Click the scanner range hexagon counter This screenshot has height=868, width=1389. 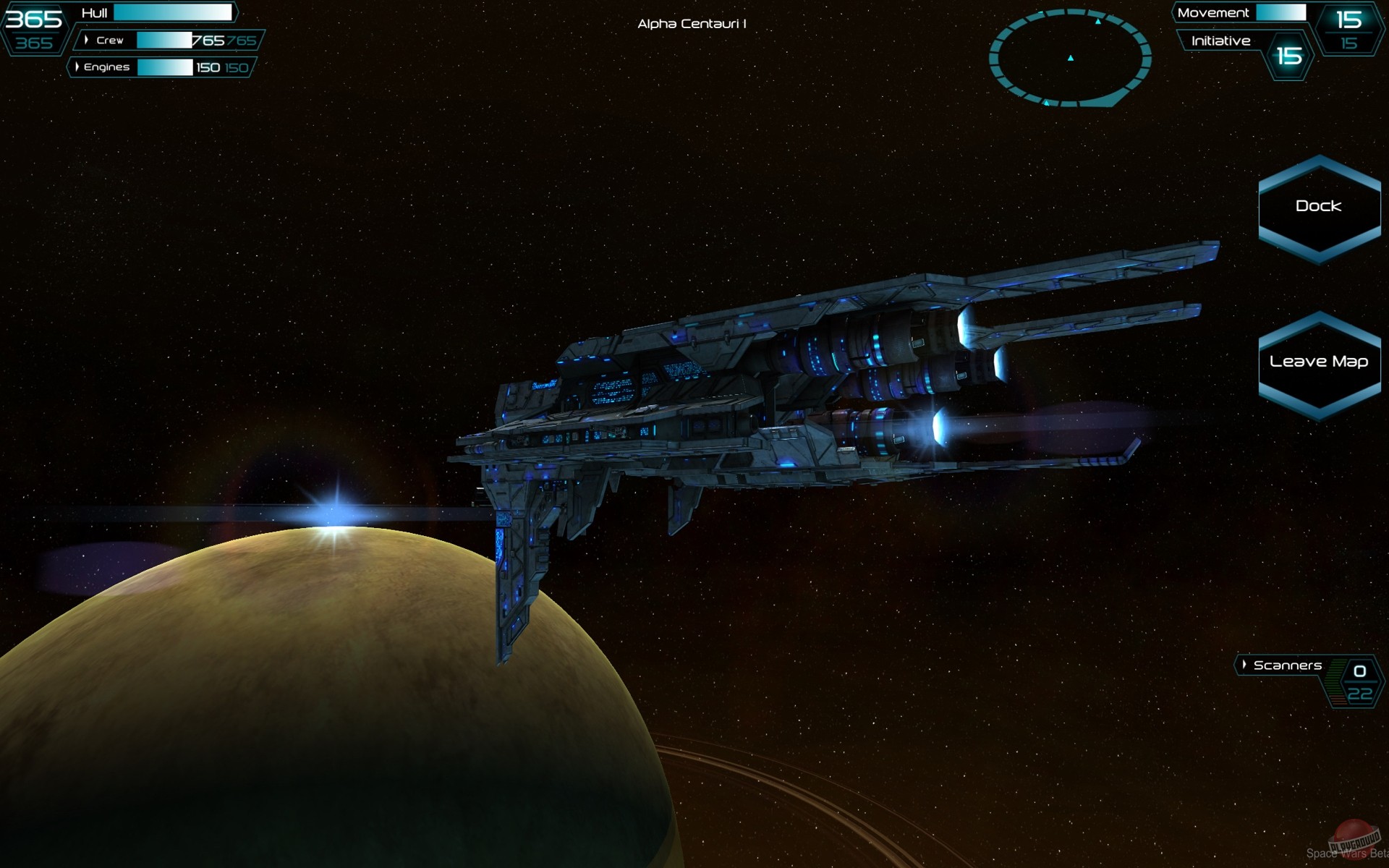[x=1359, y=681]
